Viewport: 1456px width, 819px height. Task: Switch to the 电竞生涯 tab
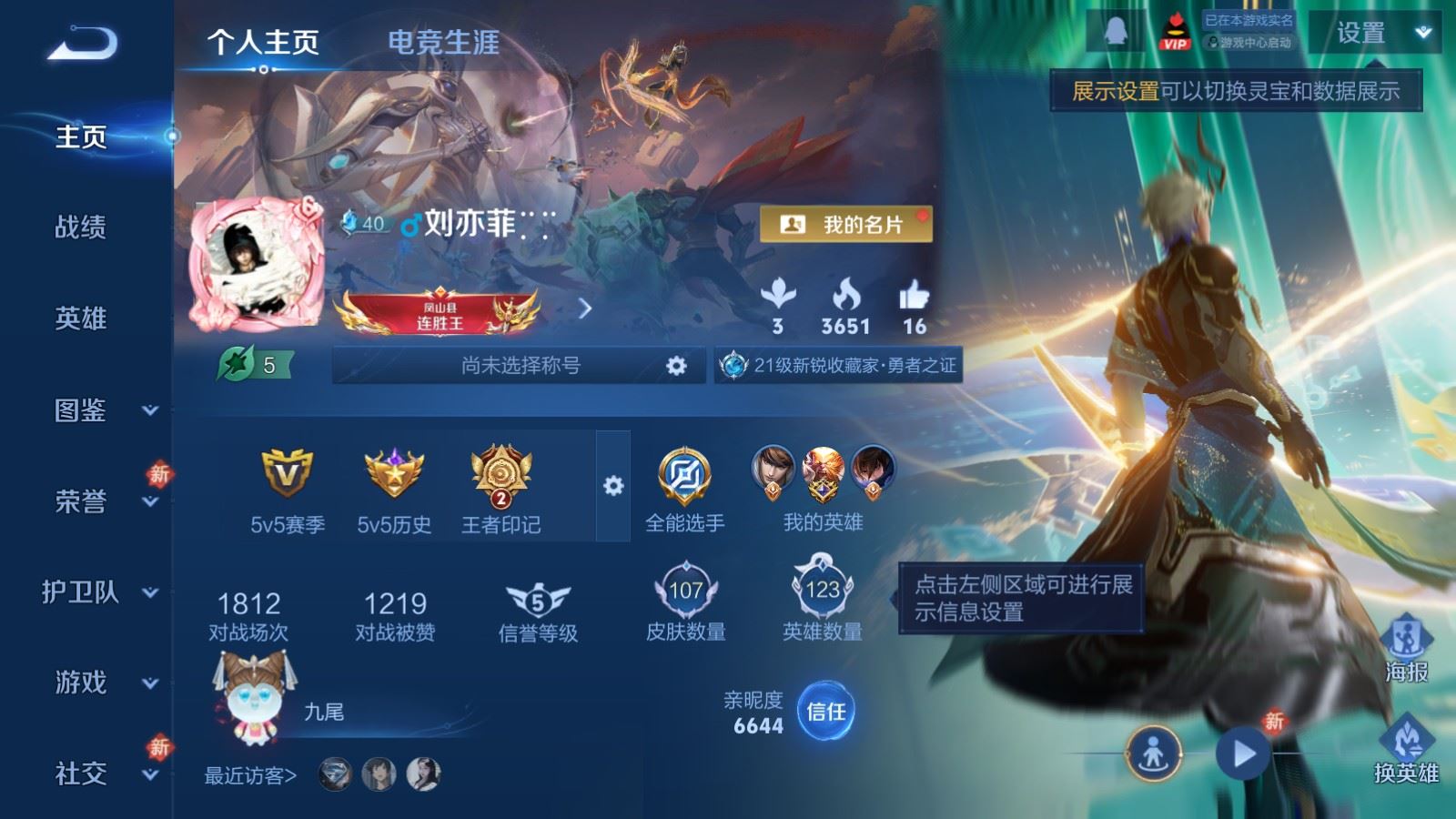443,43
